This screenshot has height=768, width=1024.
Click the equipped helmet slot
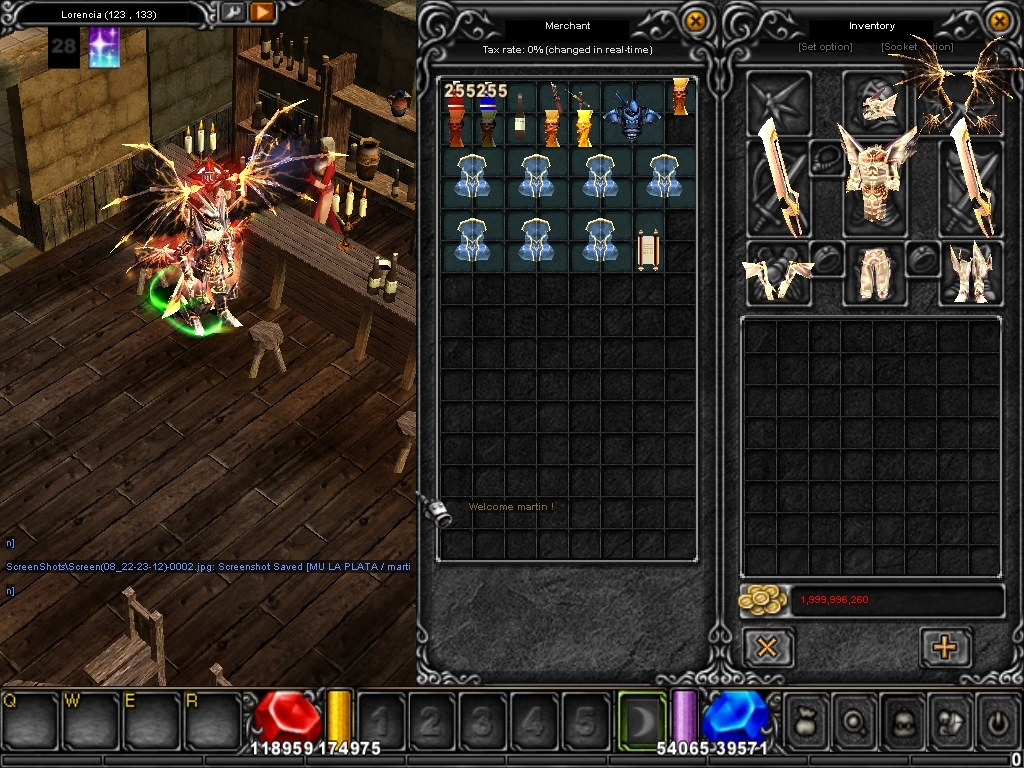click(x=877, y=102)
